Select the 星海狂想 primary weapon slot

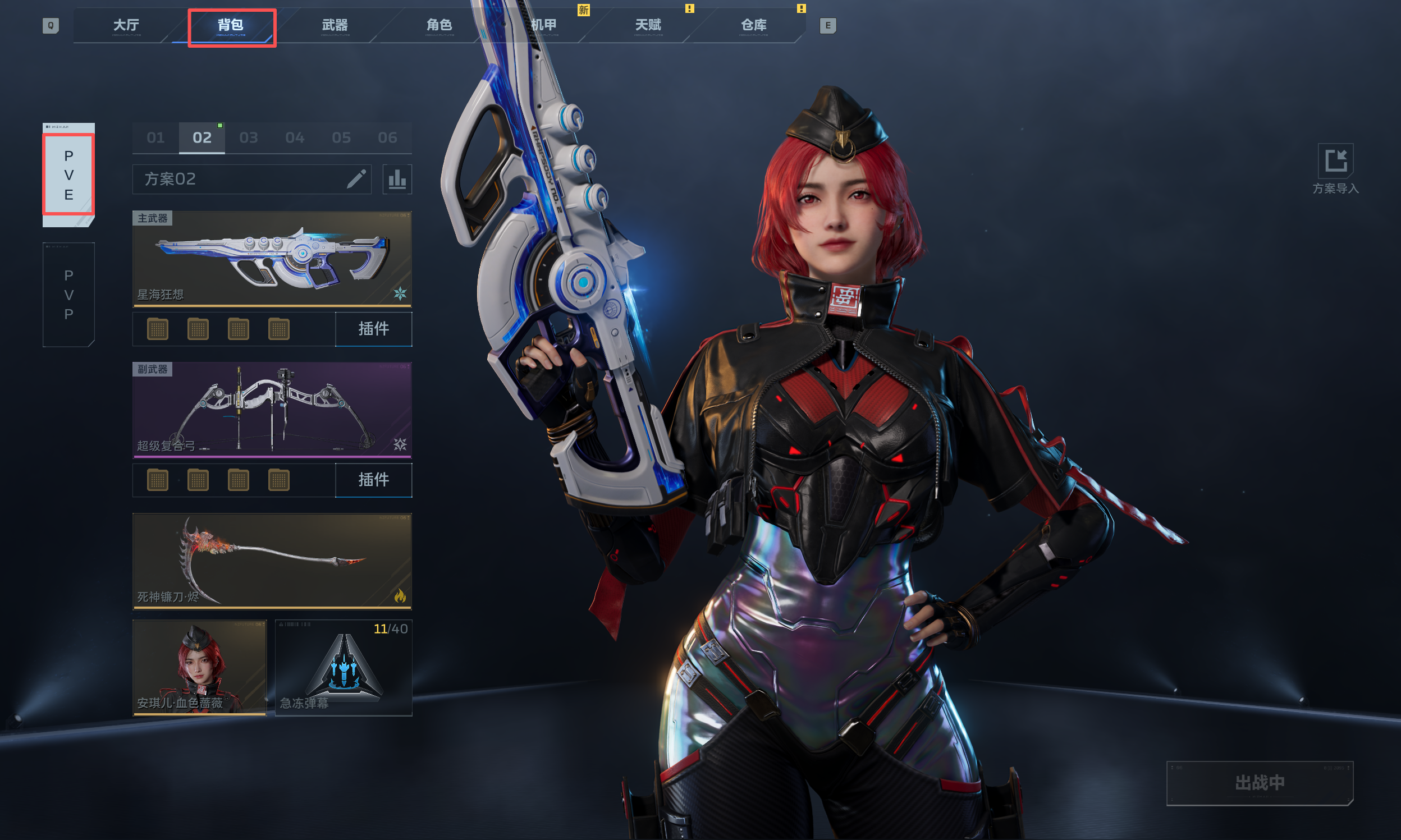click(272, 259)
